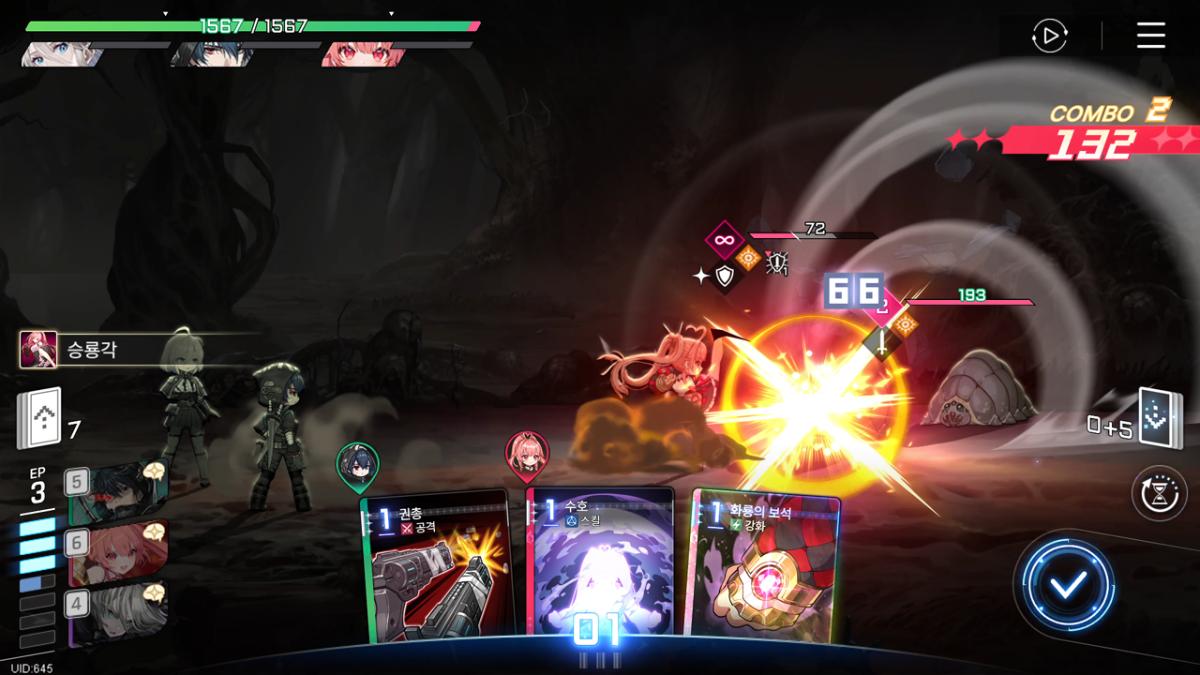Inspect the shield buff icon on enemy

coord(724,277)
